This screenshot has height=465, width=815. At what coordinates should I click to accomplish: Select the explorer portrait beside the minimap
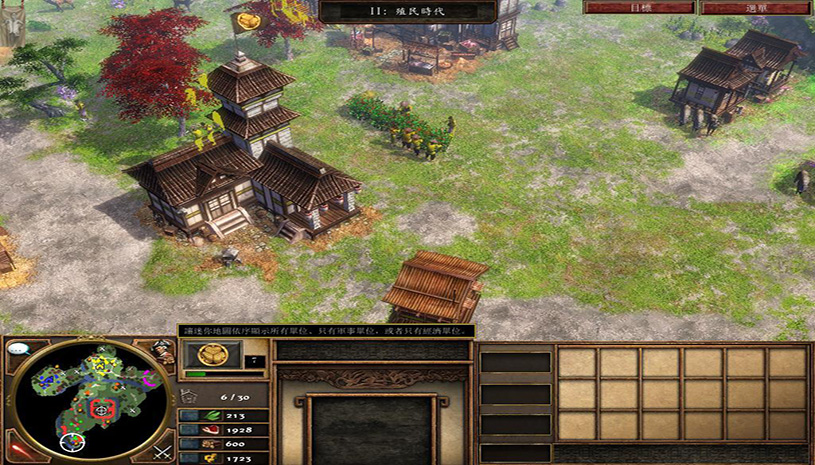tap(163, 351)
